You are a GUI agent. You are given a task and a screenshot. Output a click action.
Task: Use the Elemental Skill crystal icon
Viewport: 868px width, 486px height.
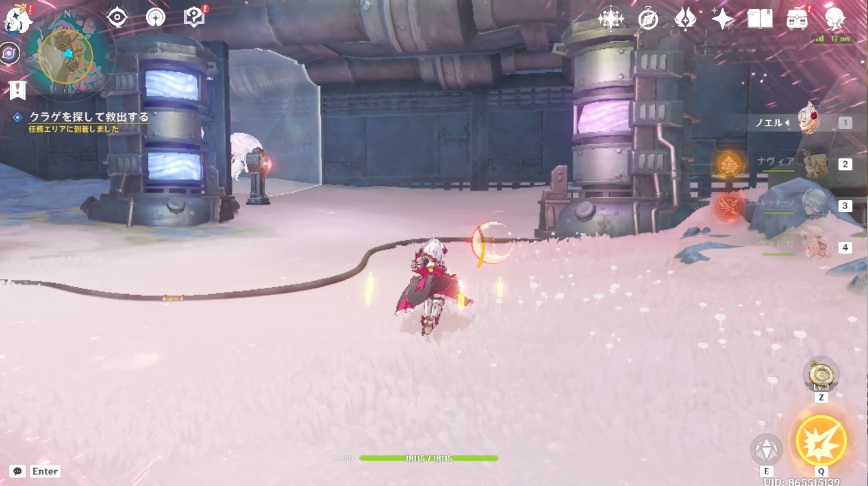[x=767, y=449]
